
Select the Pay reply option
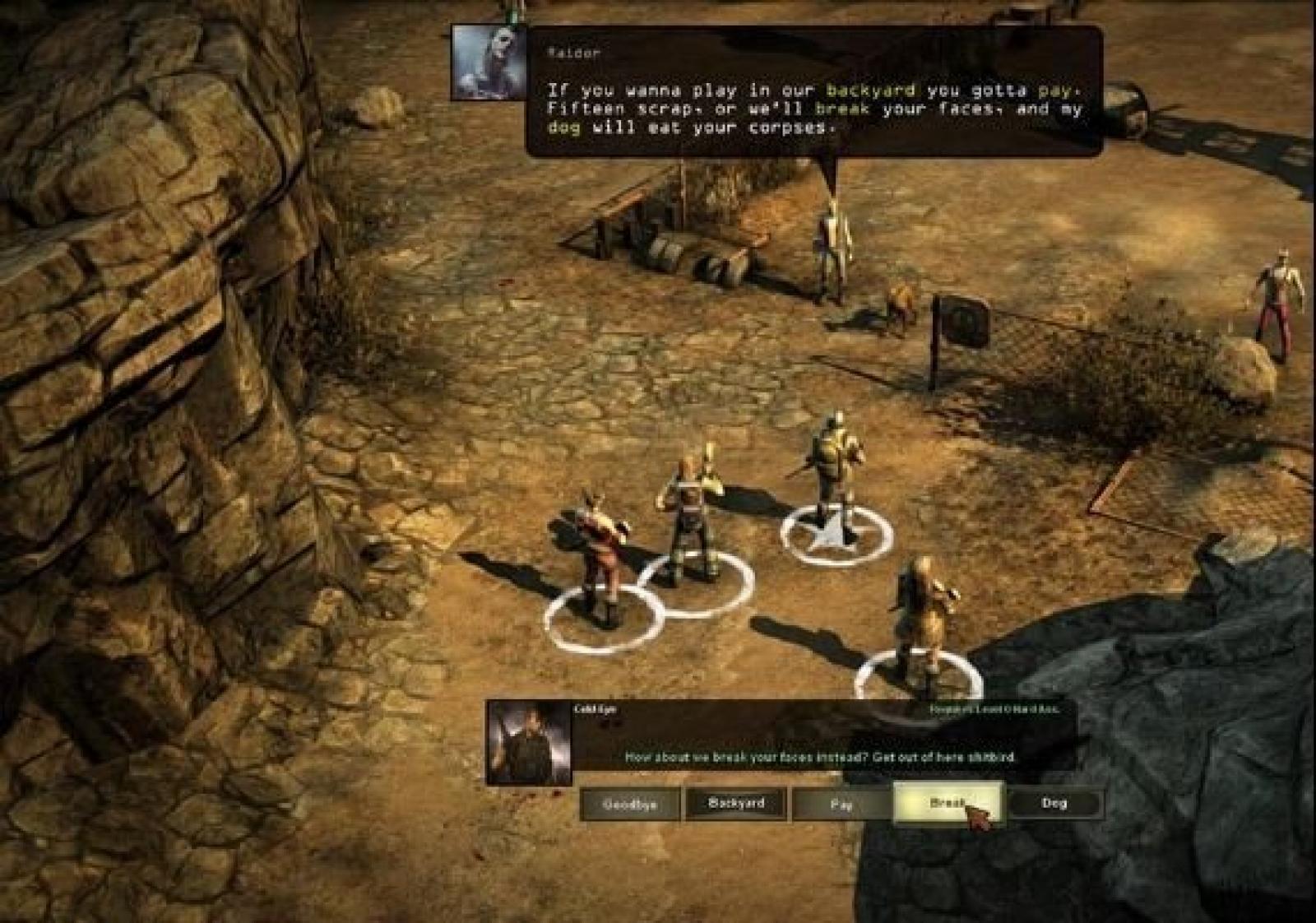tap(841, 805)
